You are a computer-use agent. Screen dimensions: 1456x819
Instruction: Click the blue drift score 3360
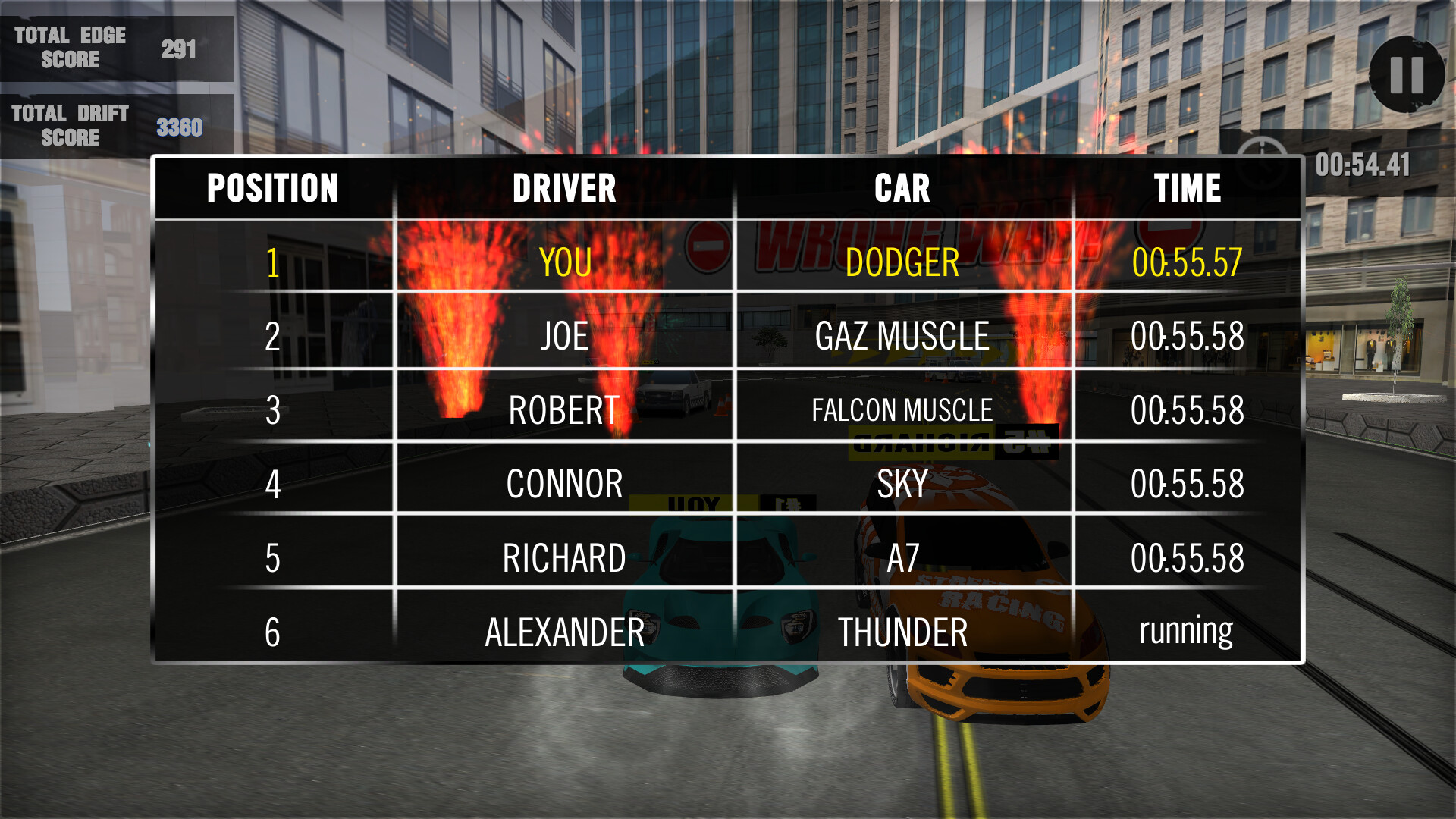click(x=179, y=128)
